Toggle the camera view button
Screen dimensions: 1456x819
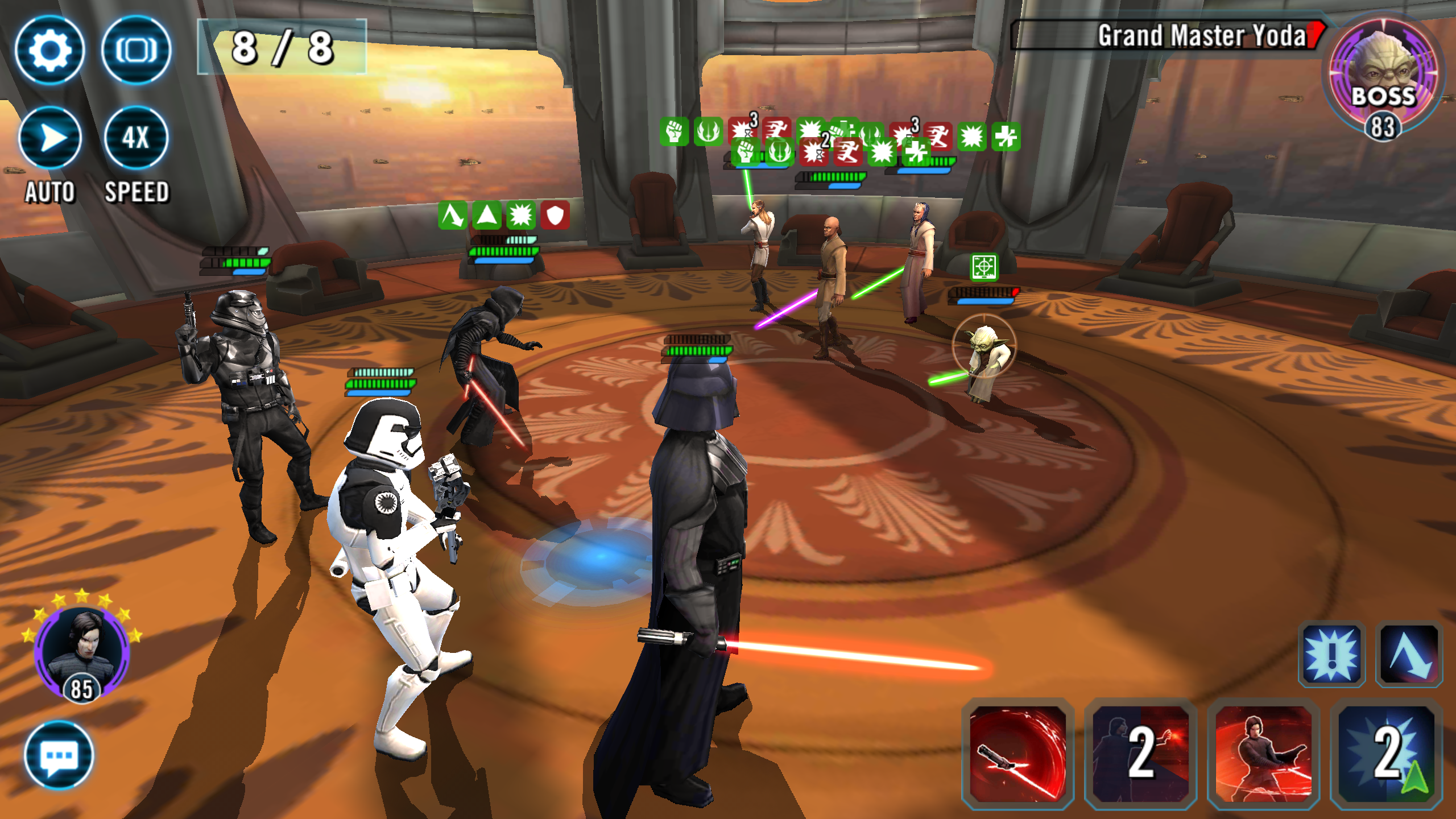(136, 50)
